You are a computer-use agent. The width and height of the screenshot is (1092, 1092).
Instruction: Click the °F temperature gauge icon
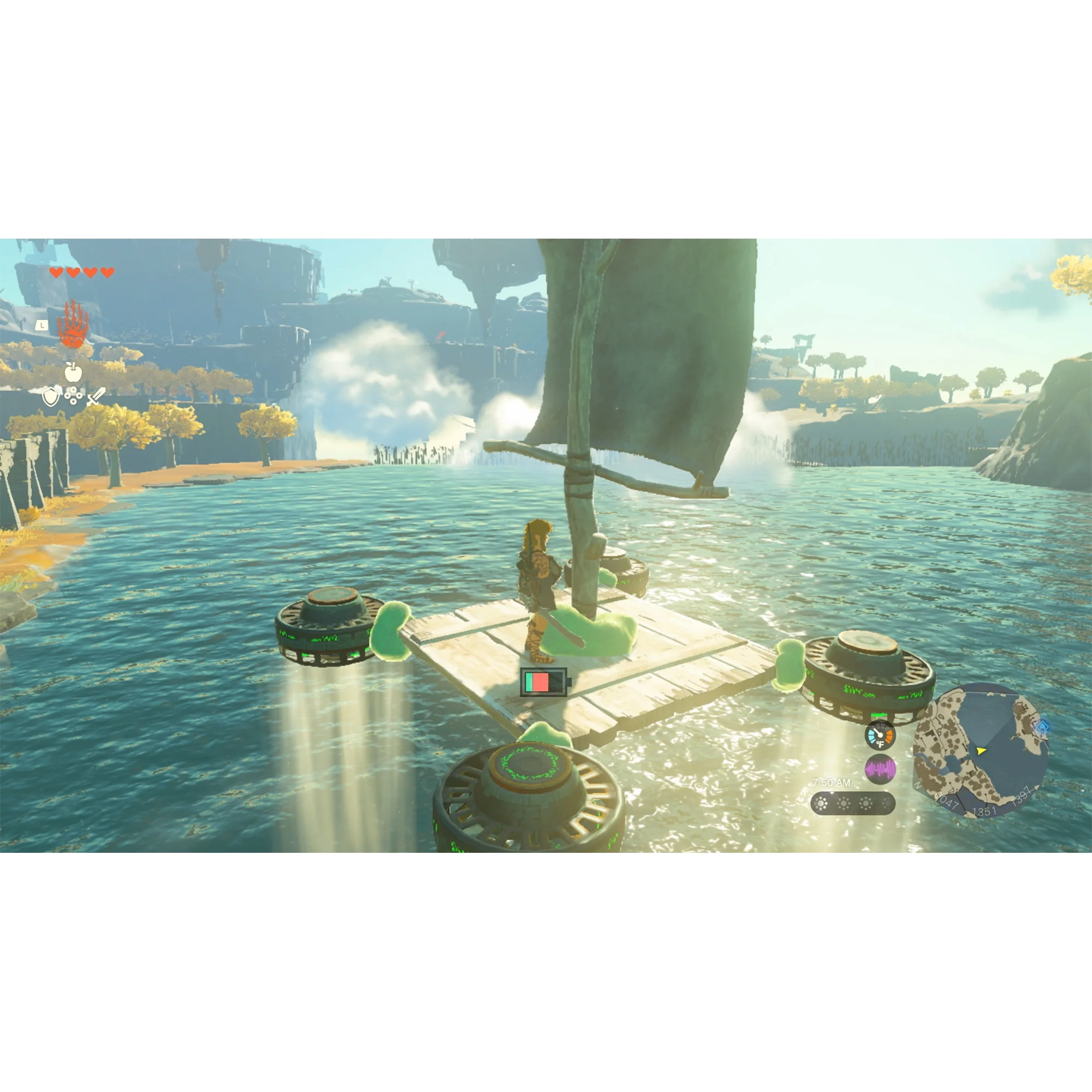881,736
